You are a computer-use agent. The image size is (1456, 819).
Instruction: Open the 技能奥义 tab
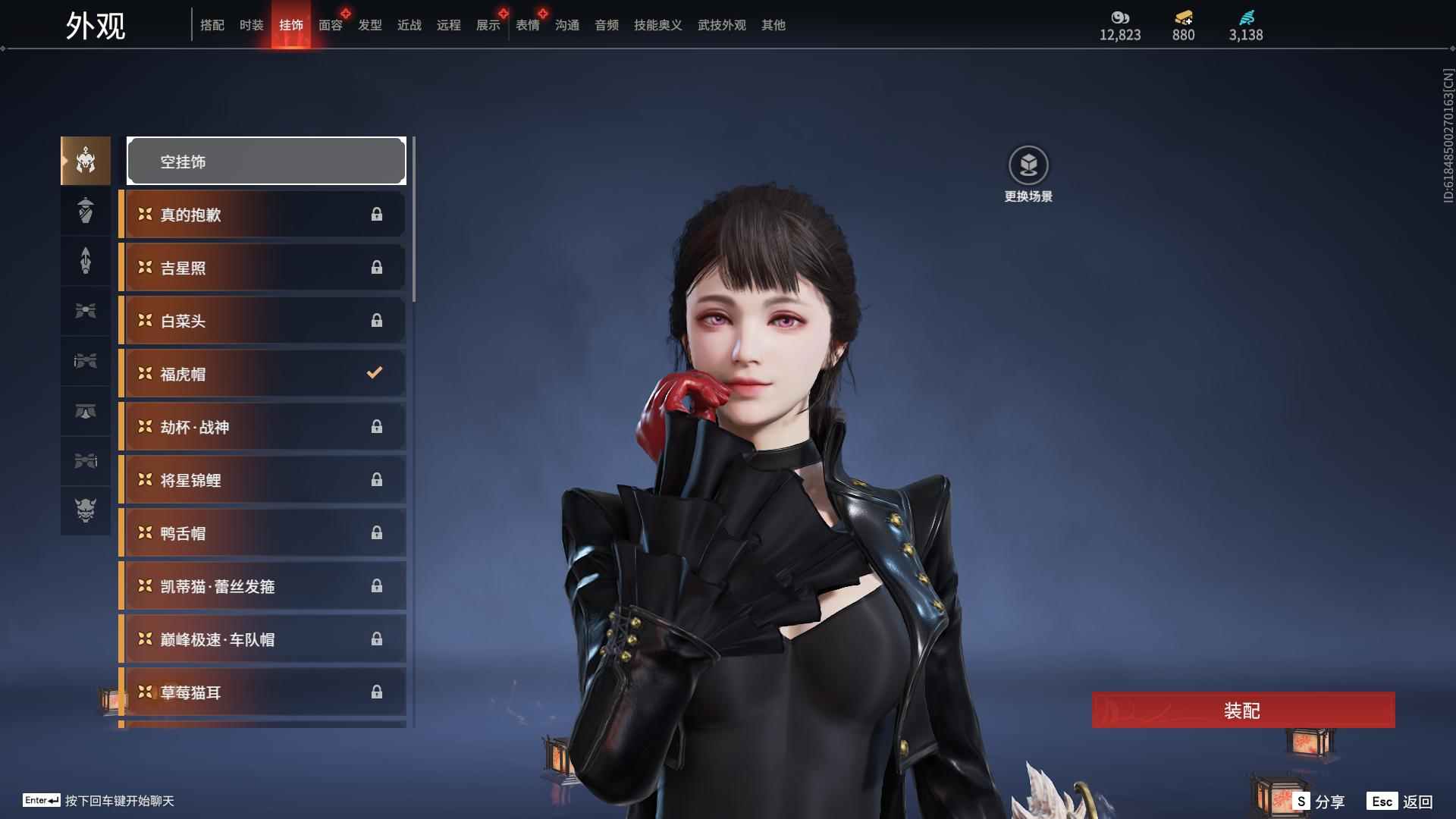click(657, 25)
